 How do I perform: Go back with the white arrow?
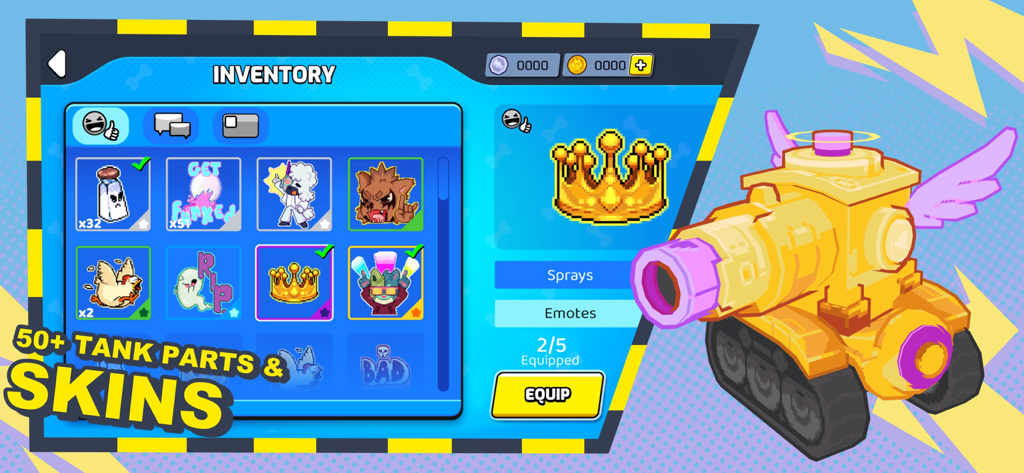tap(57, 64)
